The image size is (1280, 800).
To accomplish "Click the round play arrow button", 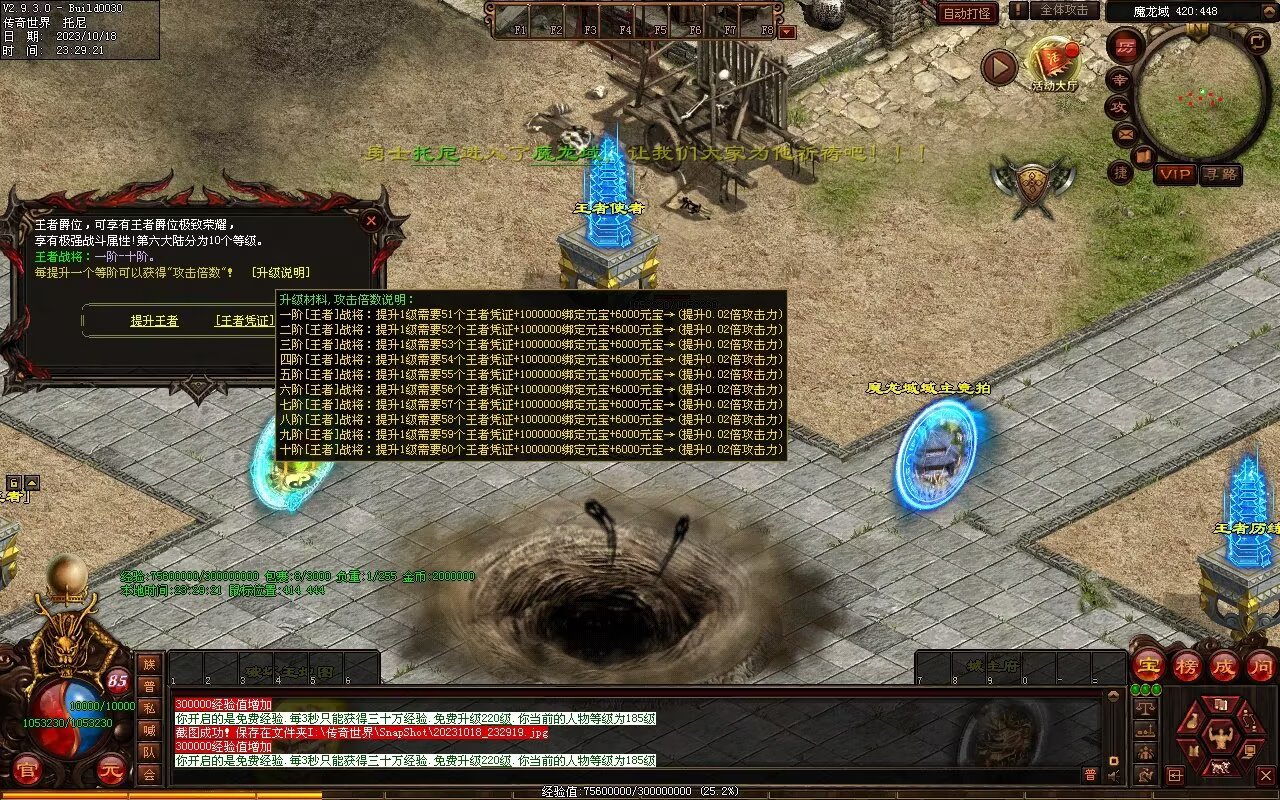I will pos(998,68).
